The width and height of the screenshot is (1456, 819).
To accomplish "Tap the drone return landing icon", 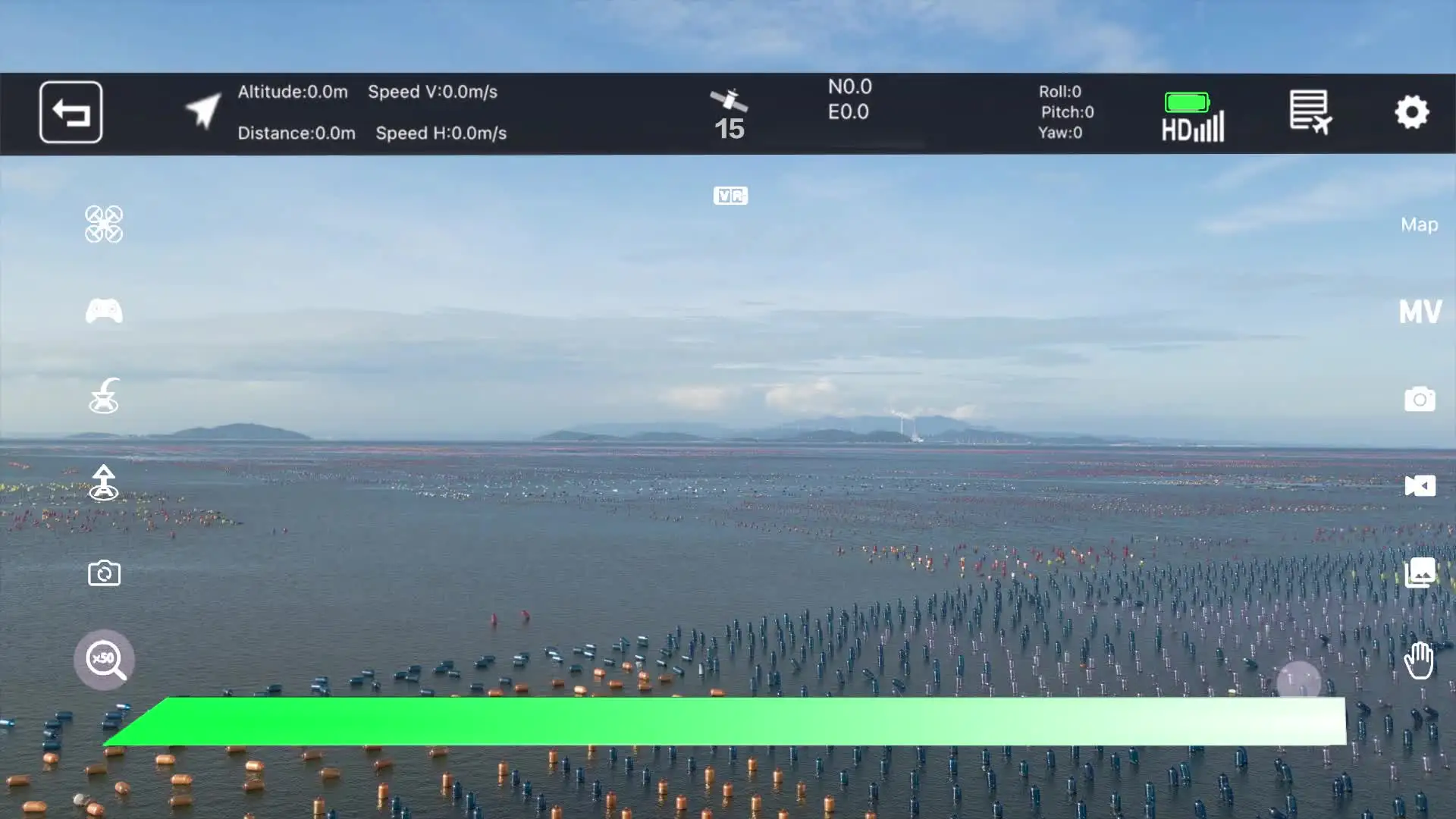I will (104, 396).
